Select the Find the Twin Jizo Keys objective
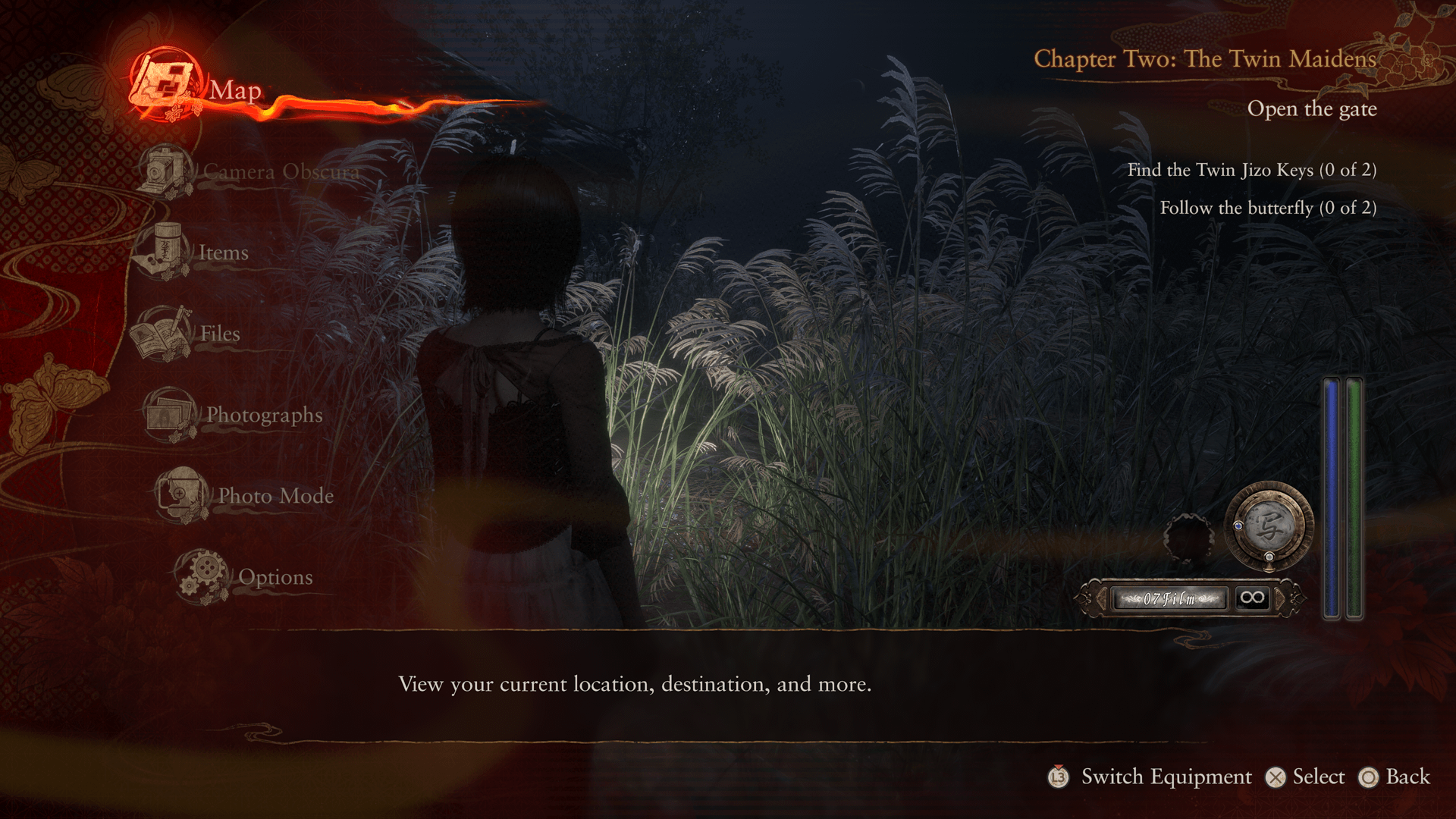Screen dimensions: 1456x819 click(x=1251, y=170)
